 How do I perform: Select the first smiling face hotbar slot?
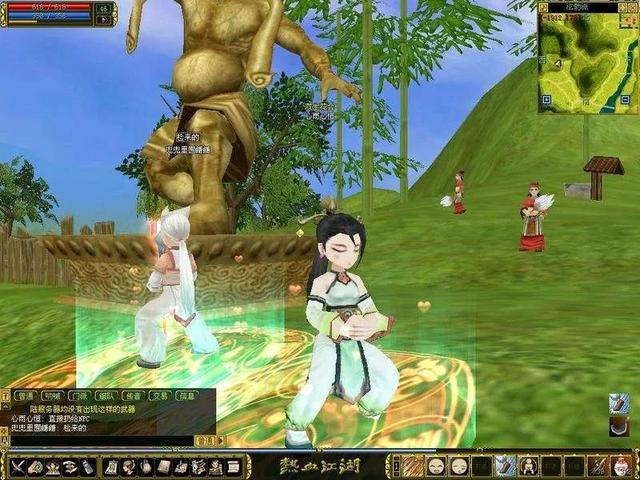pos(436,466)
